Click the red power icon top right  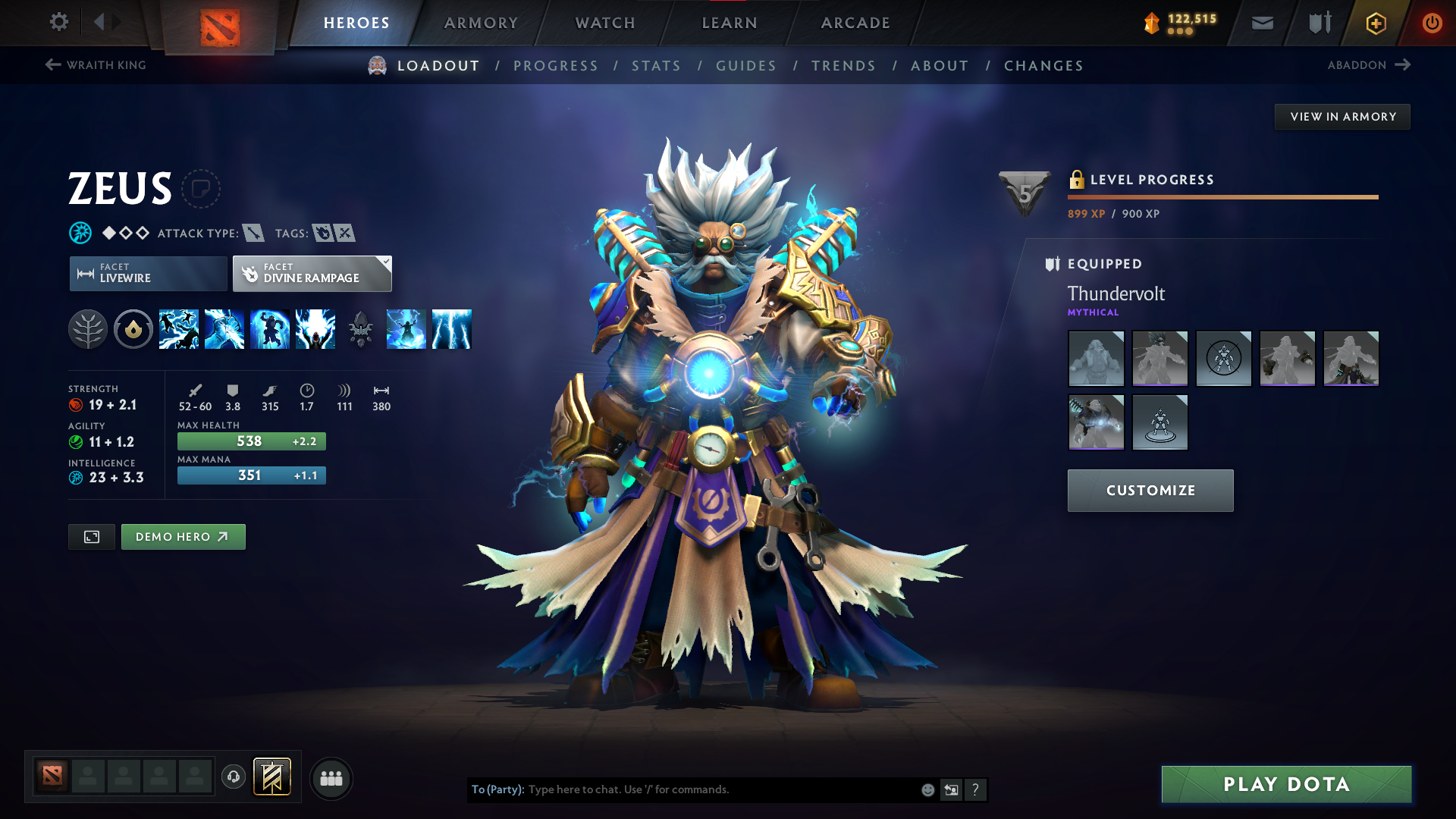(x=1432, y=23)
